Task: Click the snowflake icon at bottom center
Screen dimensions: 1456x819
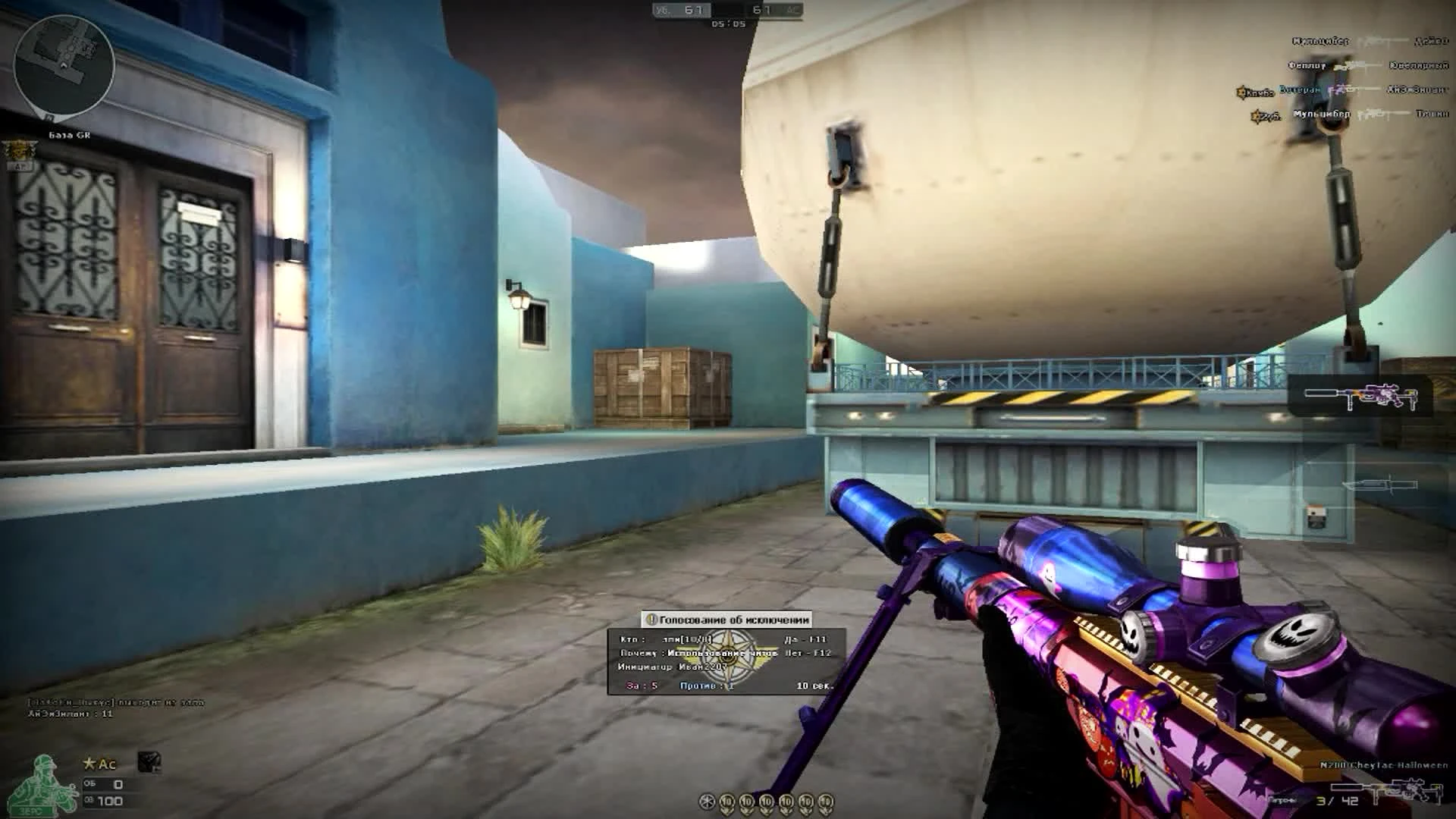Action: click(708, 800)
